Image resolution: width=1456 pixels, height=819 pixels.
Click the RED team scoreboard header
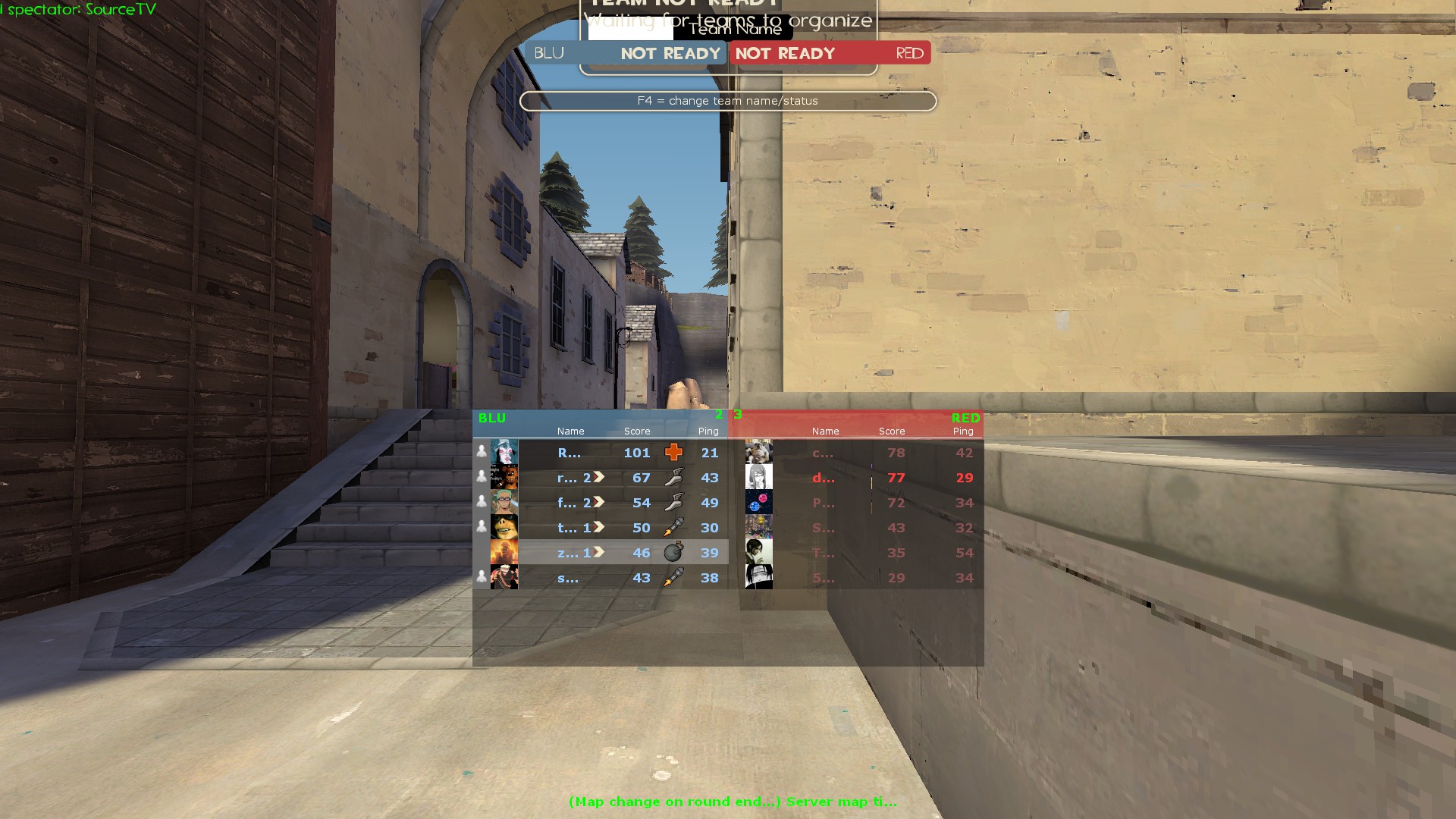point(855,419)
